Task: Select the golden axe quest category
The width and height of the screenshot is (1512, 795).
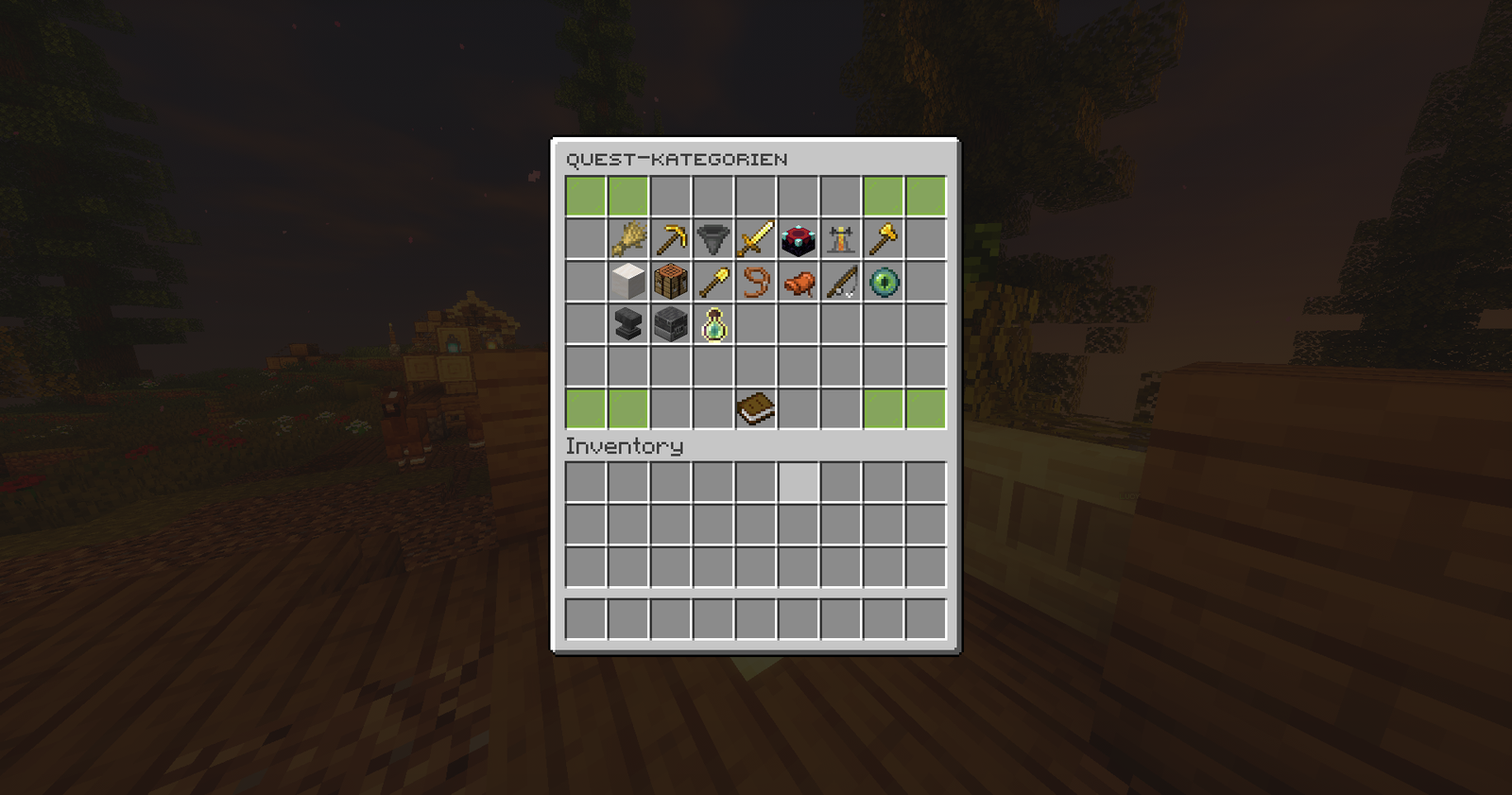Action: [883, 239]
